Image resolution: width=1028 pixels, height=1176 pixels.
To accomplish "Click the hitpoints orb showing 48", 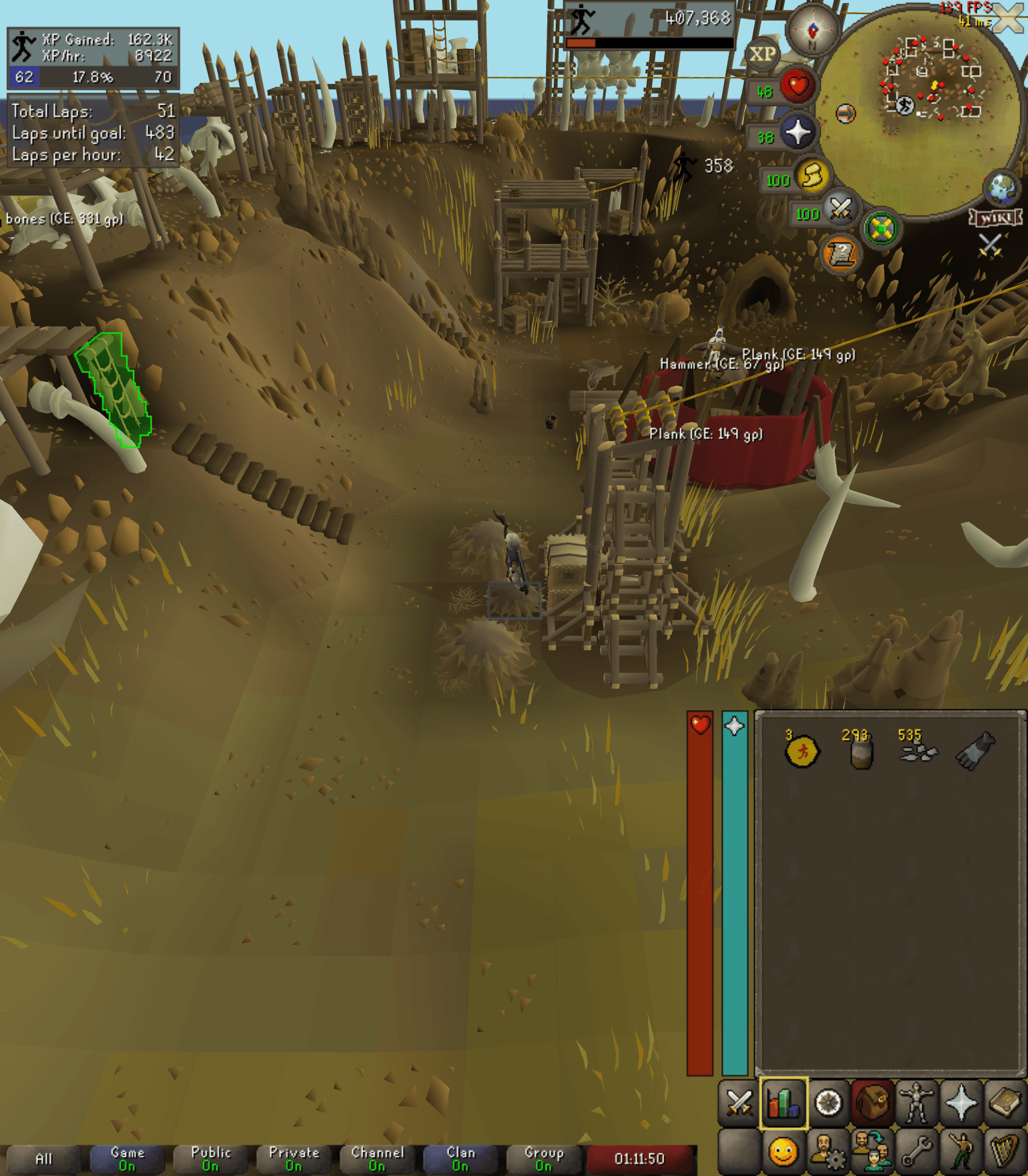I will (797, 85).
